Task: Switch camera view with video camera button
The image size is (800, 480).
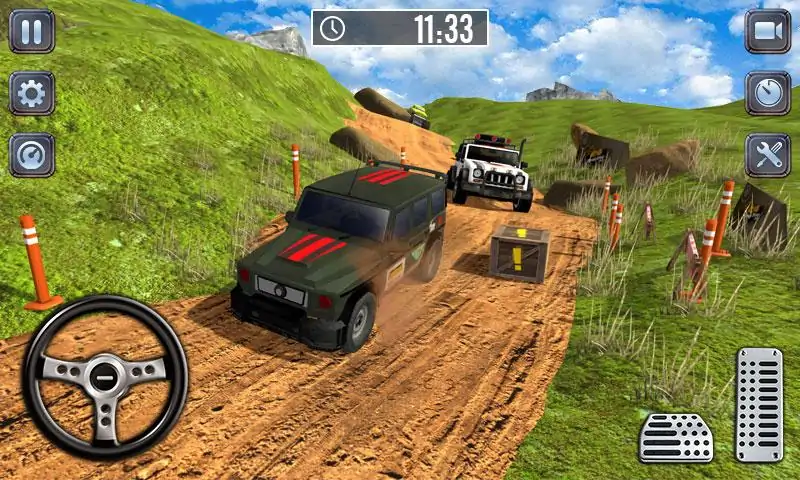Action: click(x=767, y=31)
